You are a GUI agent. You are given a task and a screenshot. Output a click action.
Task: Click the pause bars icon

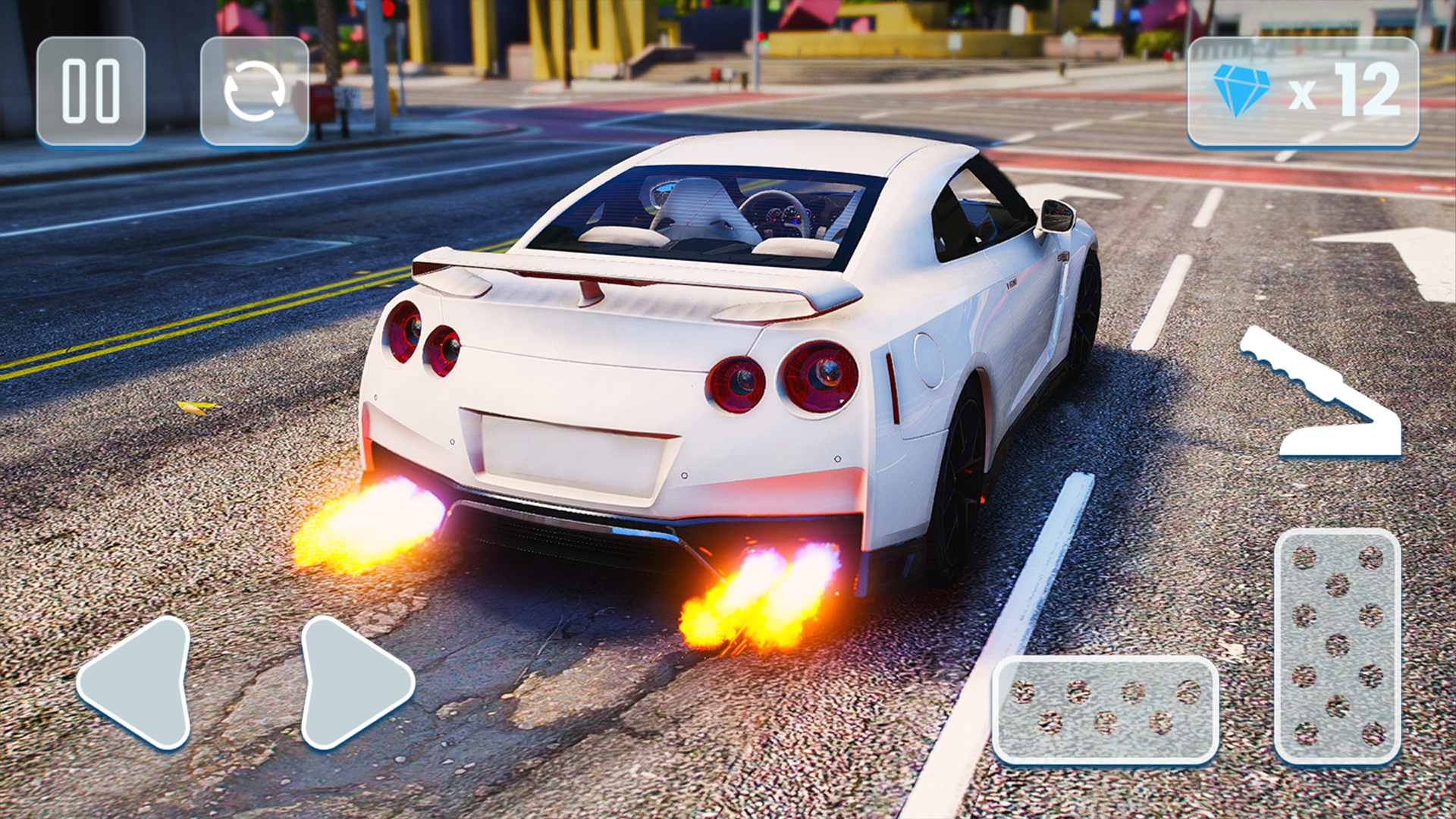pyautogui.click(x=91, y=89)
